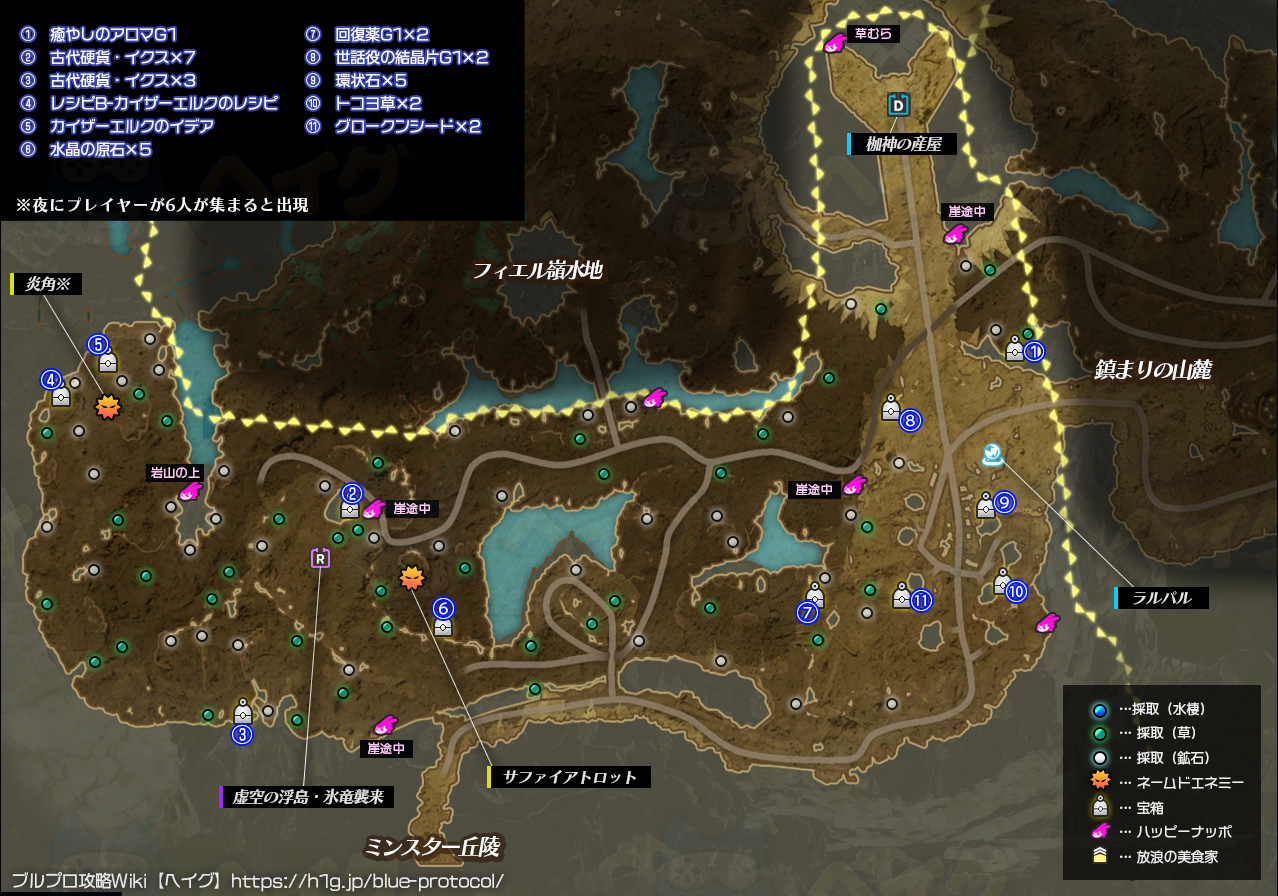This screenshot has height=896, width=1278.
Task: Choose treasure chest marker number 8
Action: [890, 407]
